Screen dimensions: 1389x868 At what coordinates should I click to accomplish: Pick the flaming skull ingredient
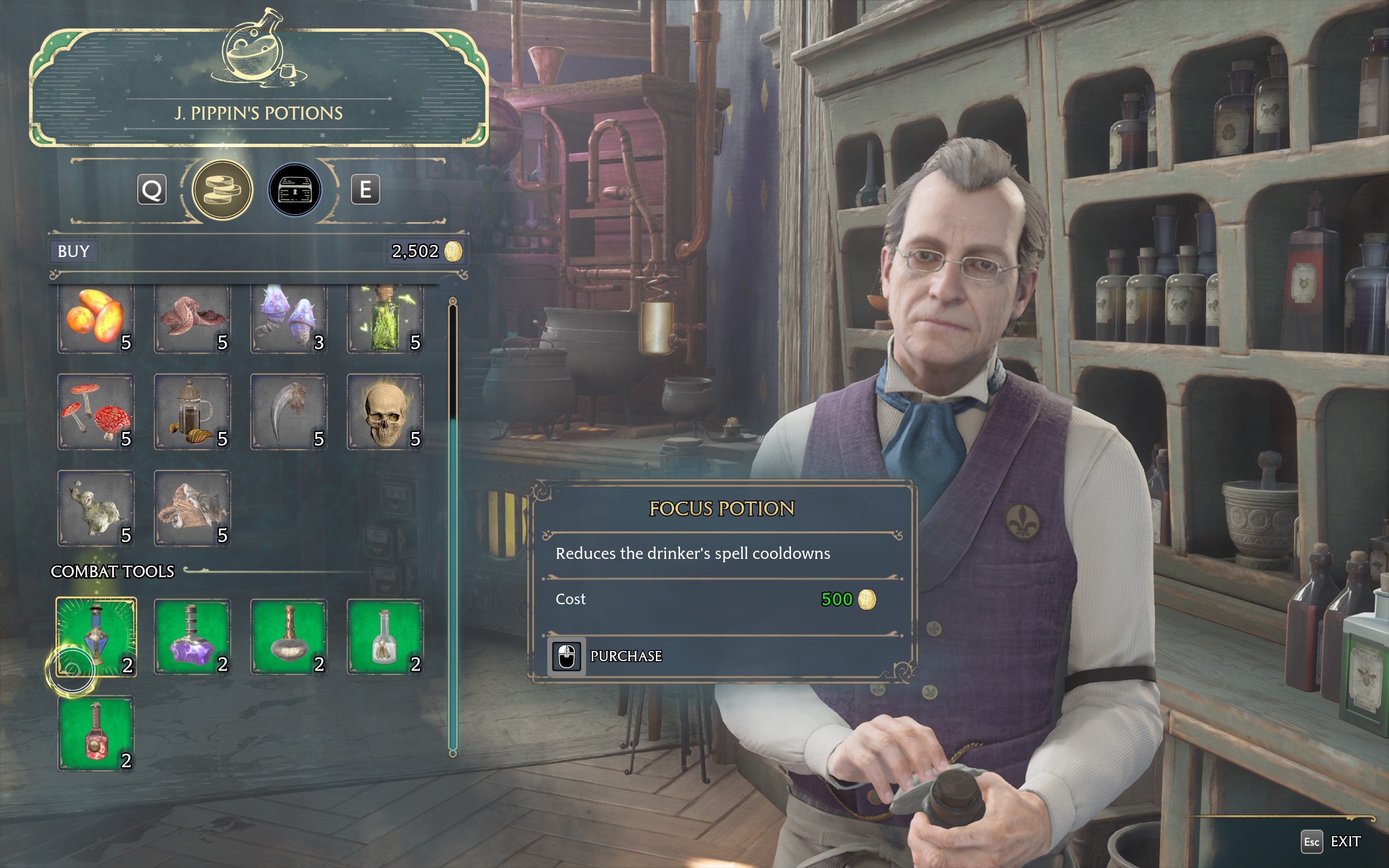coord(385,412)
